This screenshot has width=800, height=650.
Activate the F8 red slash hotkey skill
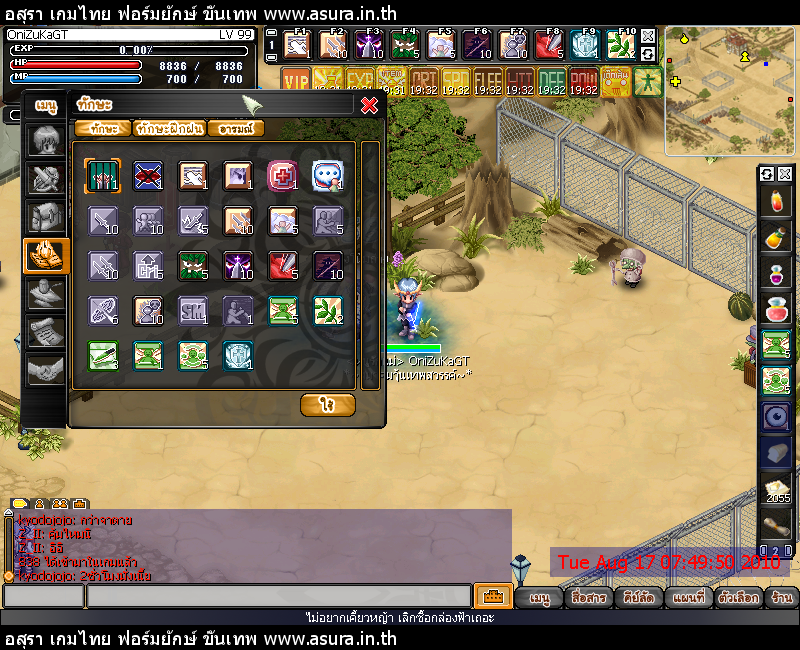[548, 45]
